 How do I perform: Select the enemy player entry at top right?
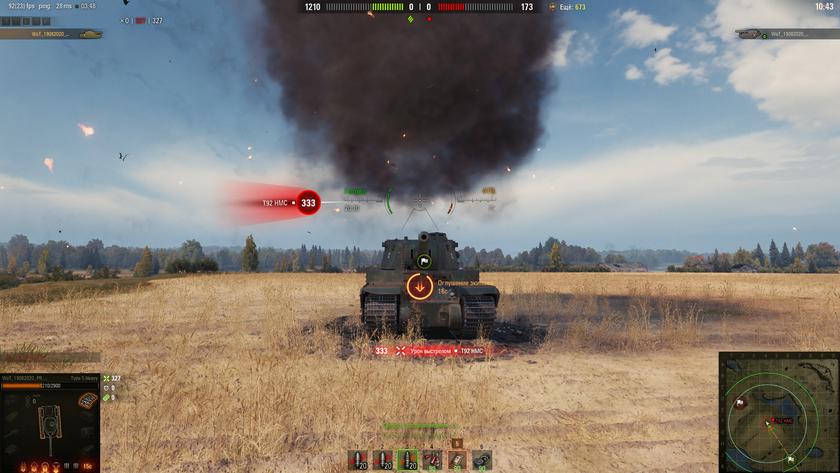787,34
